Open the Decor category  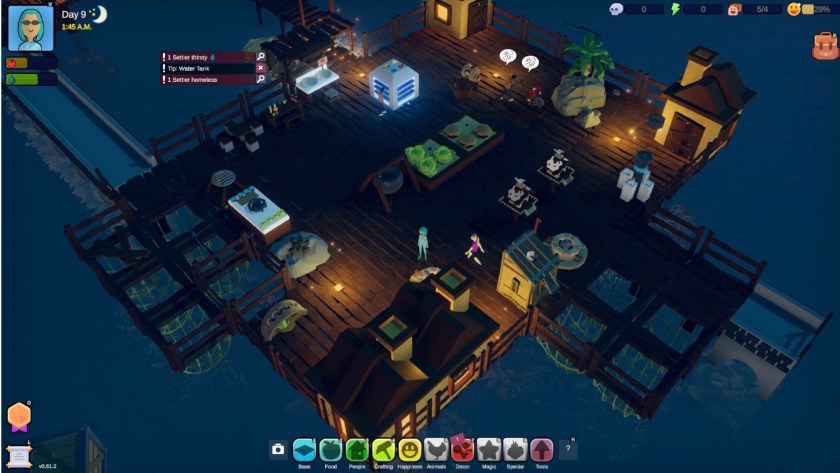click(462, 450)
